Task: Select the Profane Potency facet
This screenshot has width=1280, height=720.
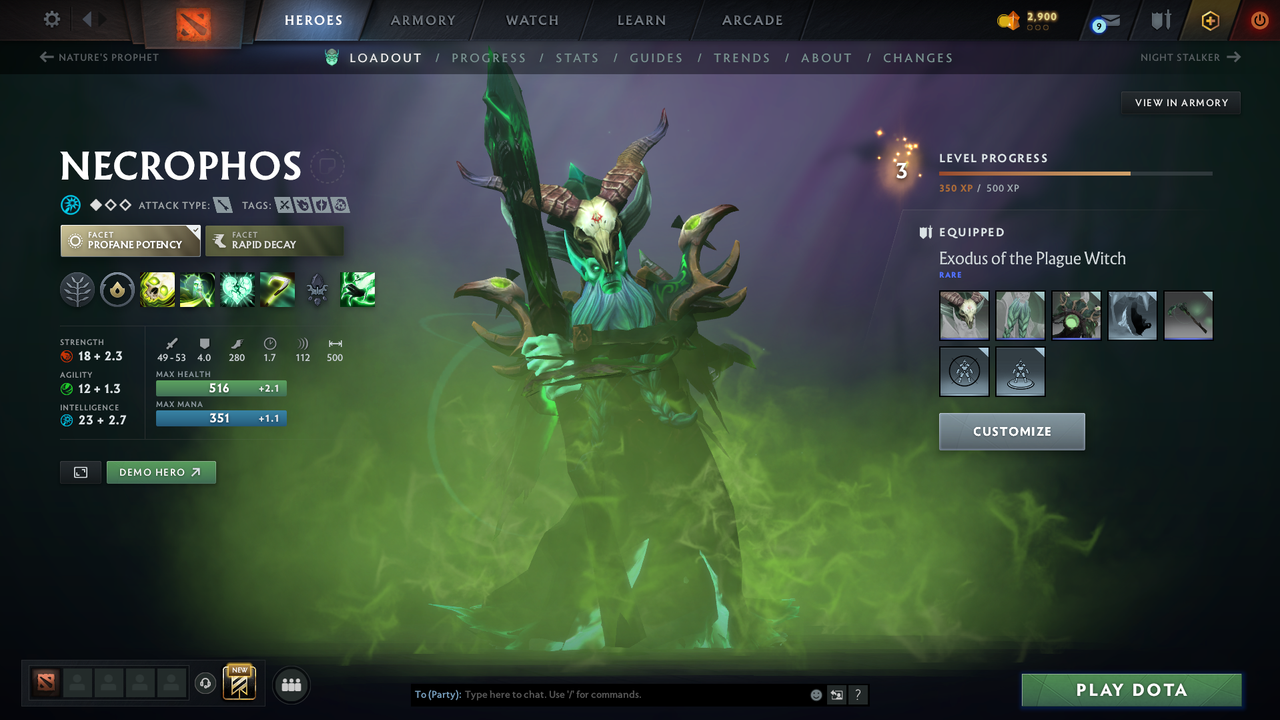Action: (x=130, y=240)
